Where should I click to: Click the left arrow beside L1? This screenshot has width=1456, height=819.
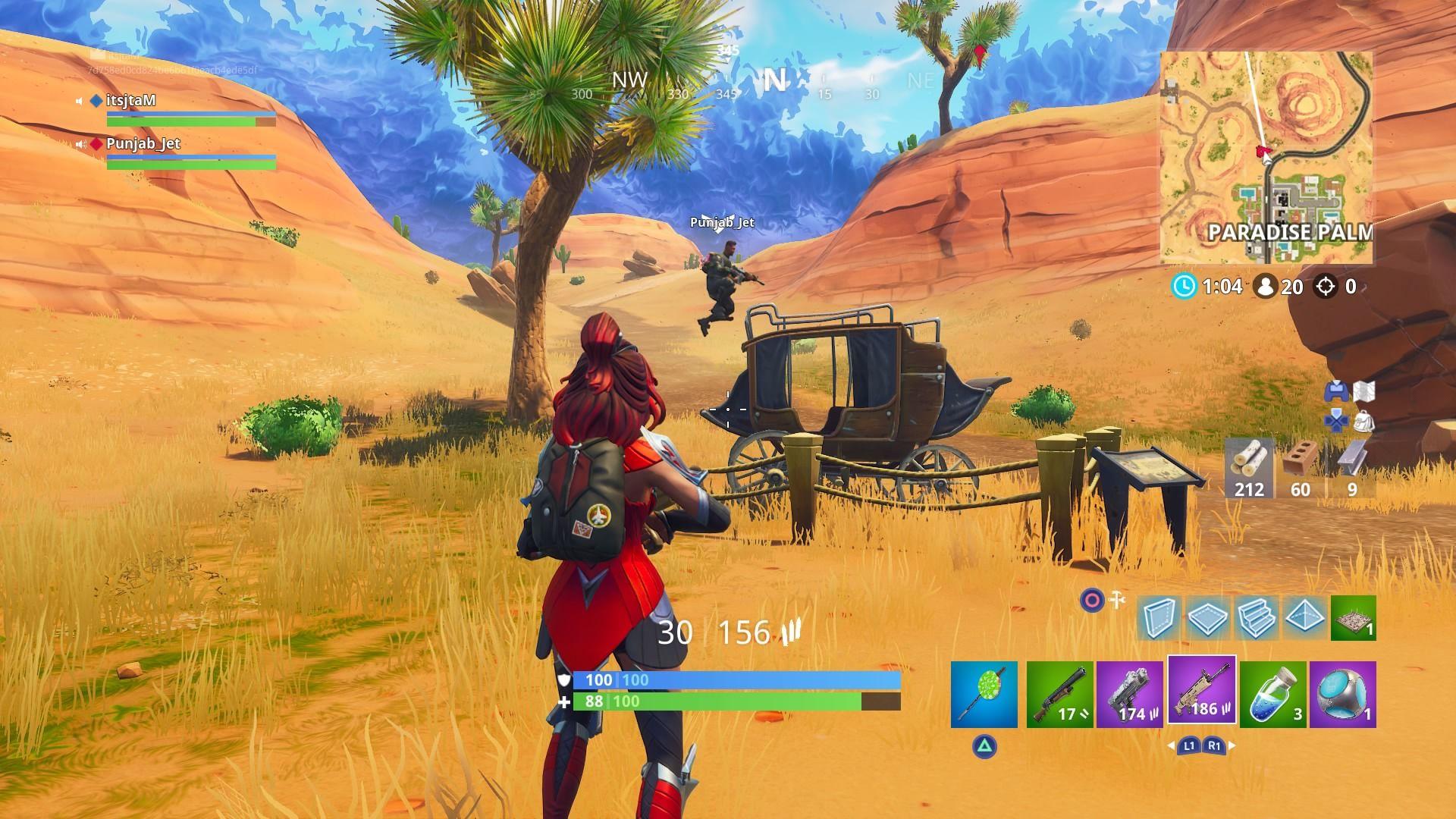pyautogui.click(x=1171, y=747)
